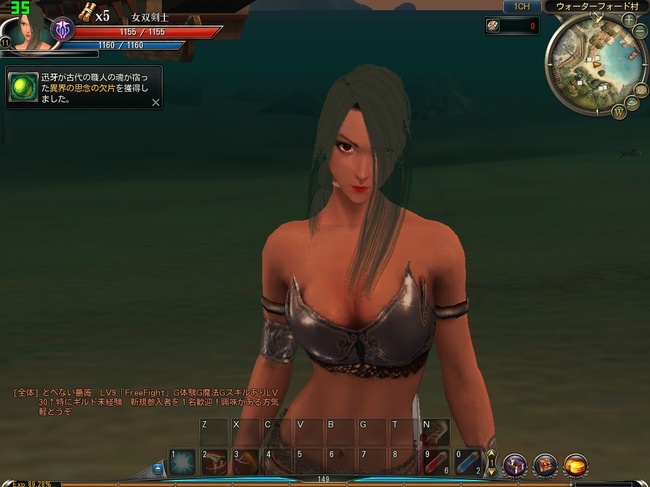Image resolution: width=650 pixels, height=487 pixels.
Task: Click the scroll item icon beside x5
Action: (x=87, y=11)
